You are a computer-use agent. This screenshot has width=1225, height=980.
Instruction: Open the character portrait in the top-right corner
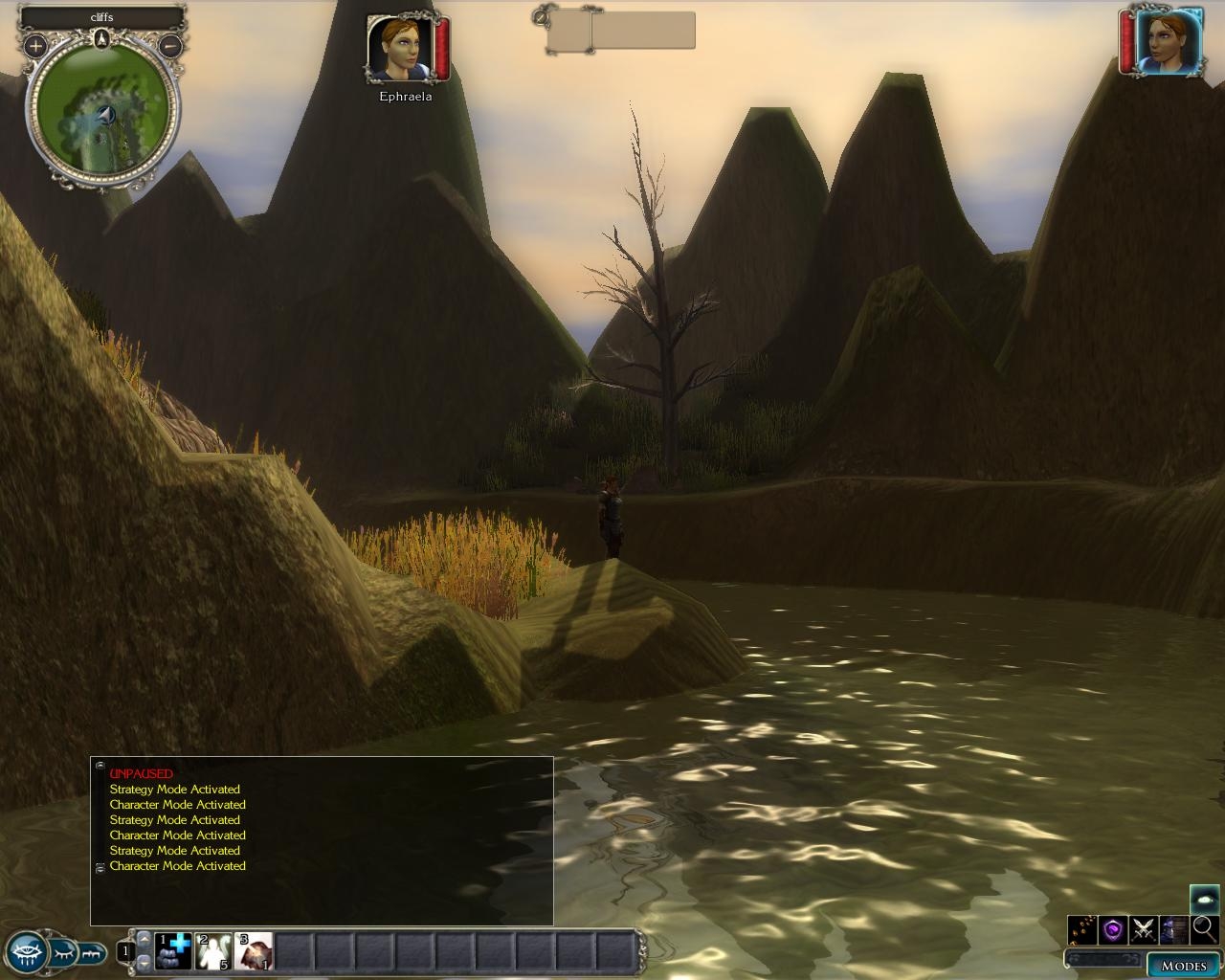[1168, 43]
